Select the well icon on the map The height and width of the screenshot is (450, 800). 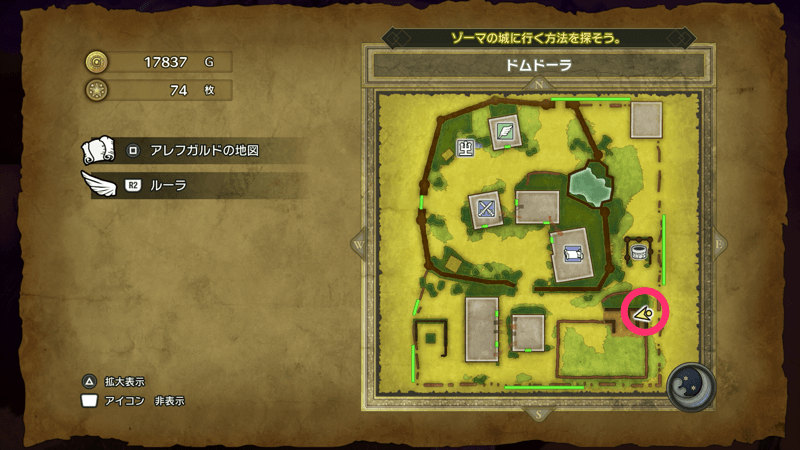click(637, 249)
